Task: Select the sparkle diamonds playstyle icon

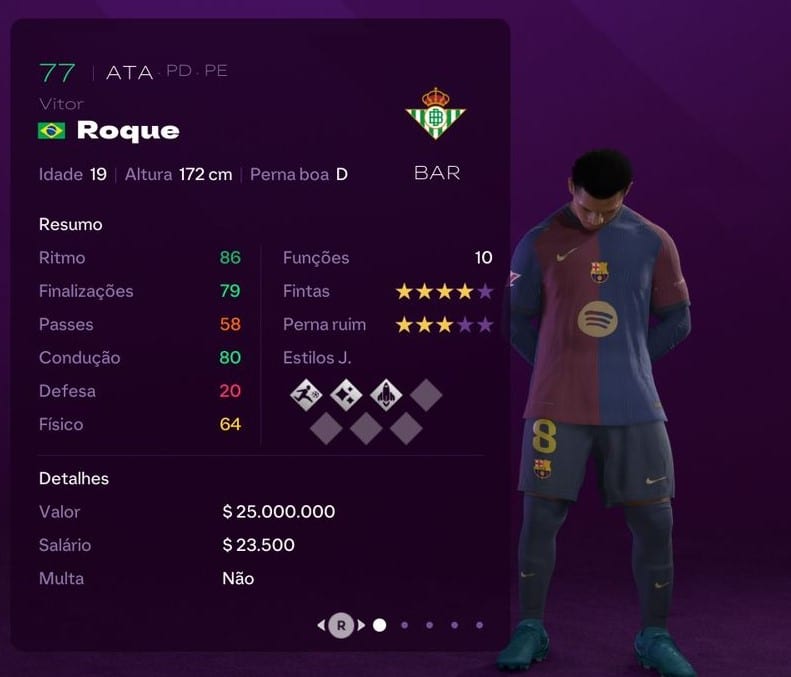Action: (345, 396)
